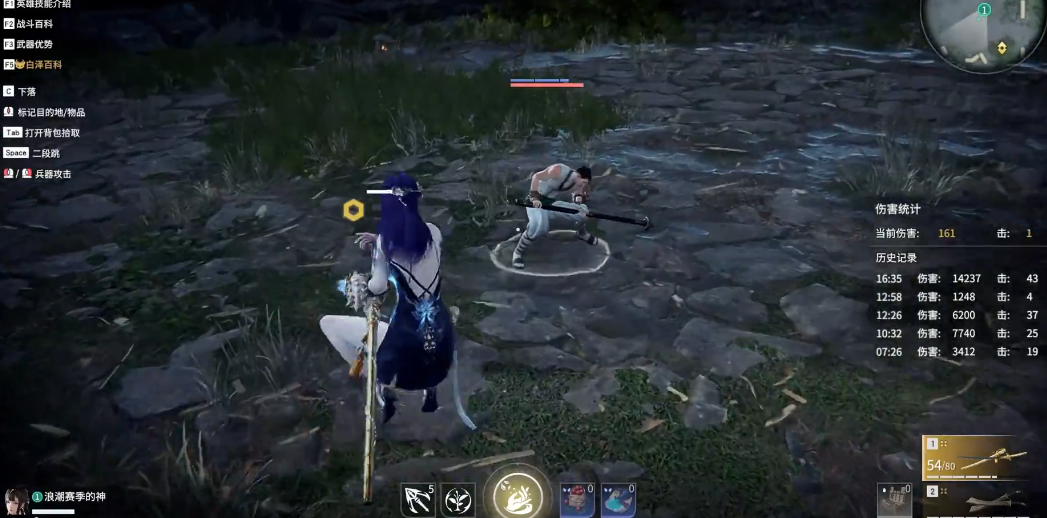Use the blue armor repair item slot
Viewport: 1047px width, 518px height.
[618, 498]
